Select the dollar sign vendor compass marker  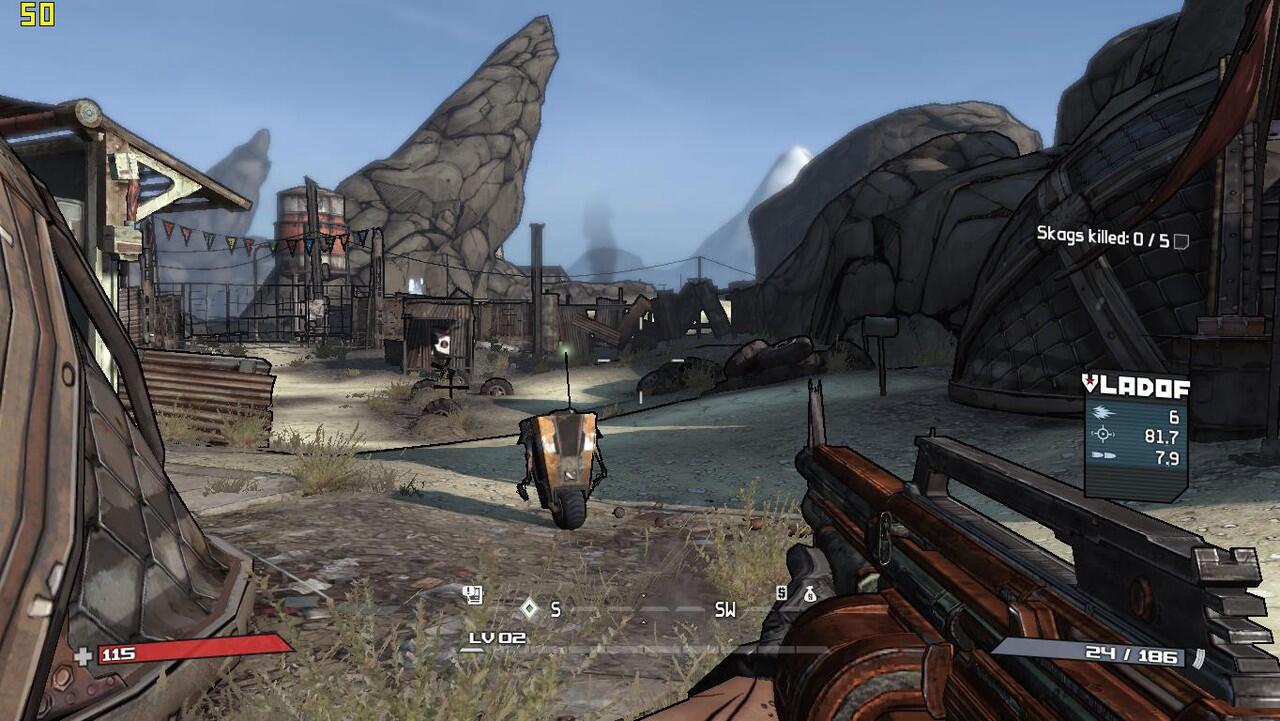(782, 593)
